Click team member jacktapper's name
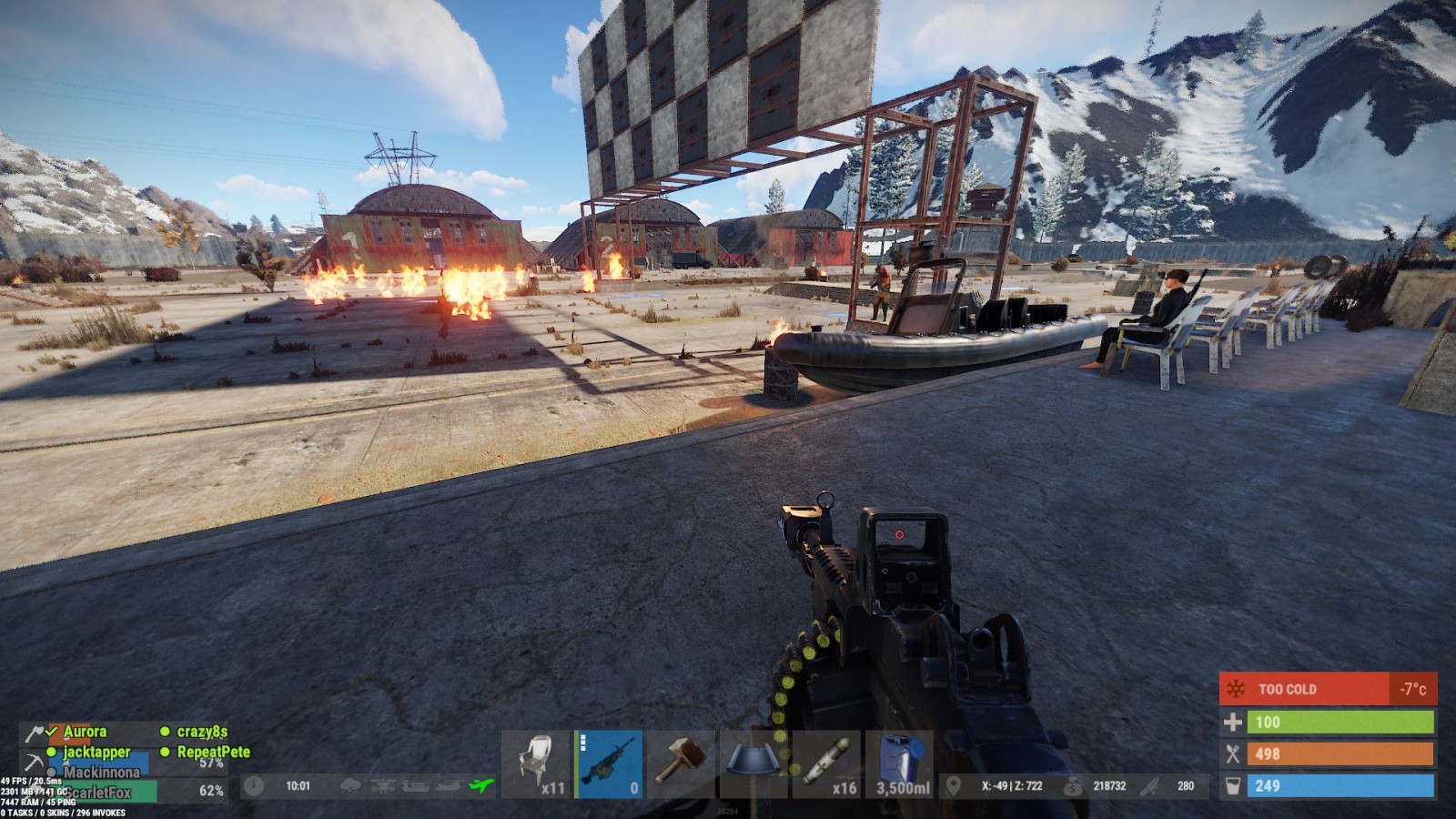This screenshot has width=1456, height=819. point(96,753)
